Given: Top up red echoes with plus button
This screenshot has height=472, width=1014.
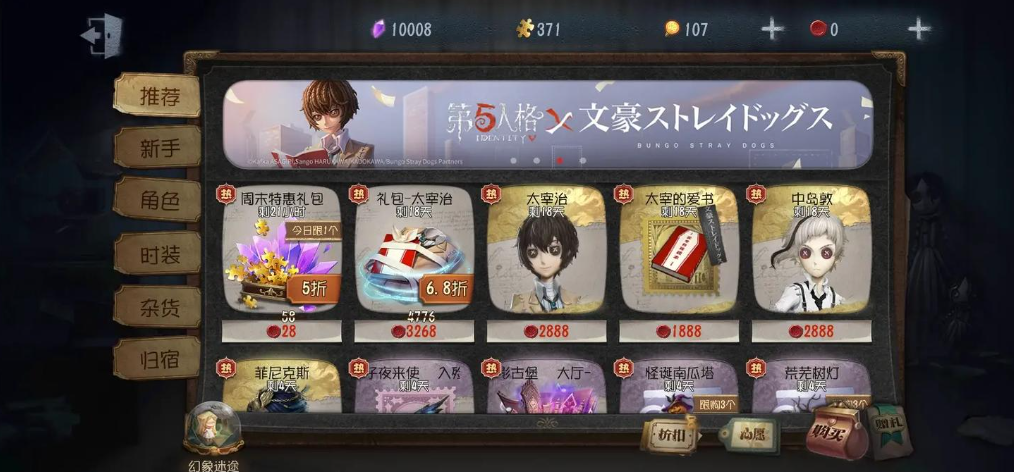Looking at the screenshot, I should click(918, 29).
